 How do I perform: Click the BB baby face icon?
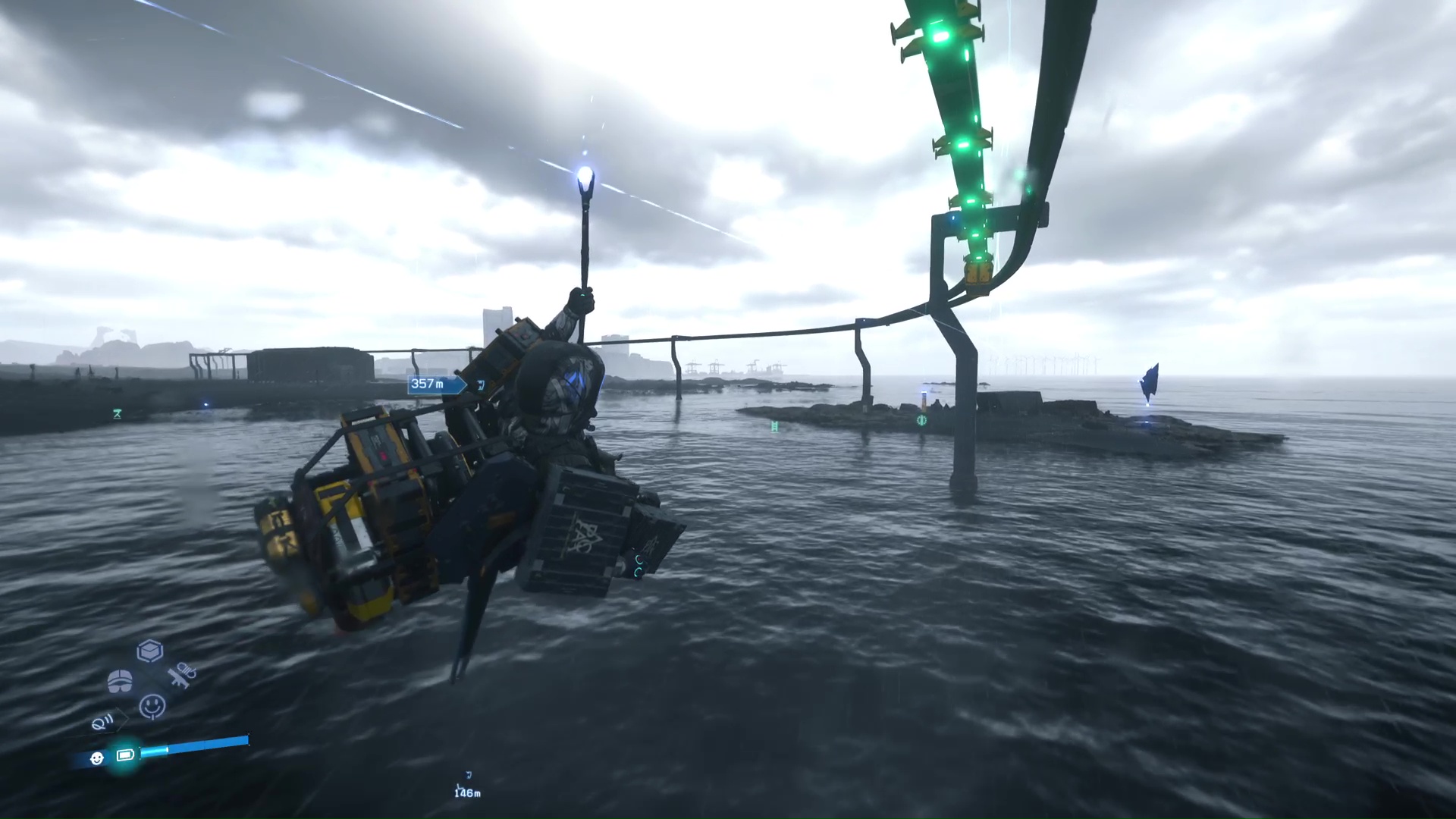click(x=97, y=758)
